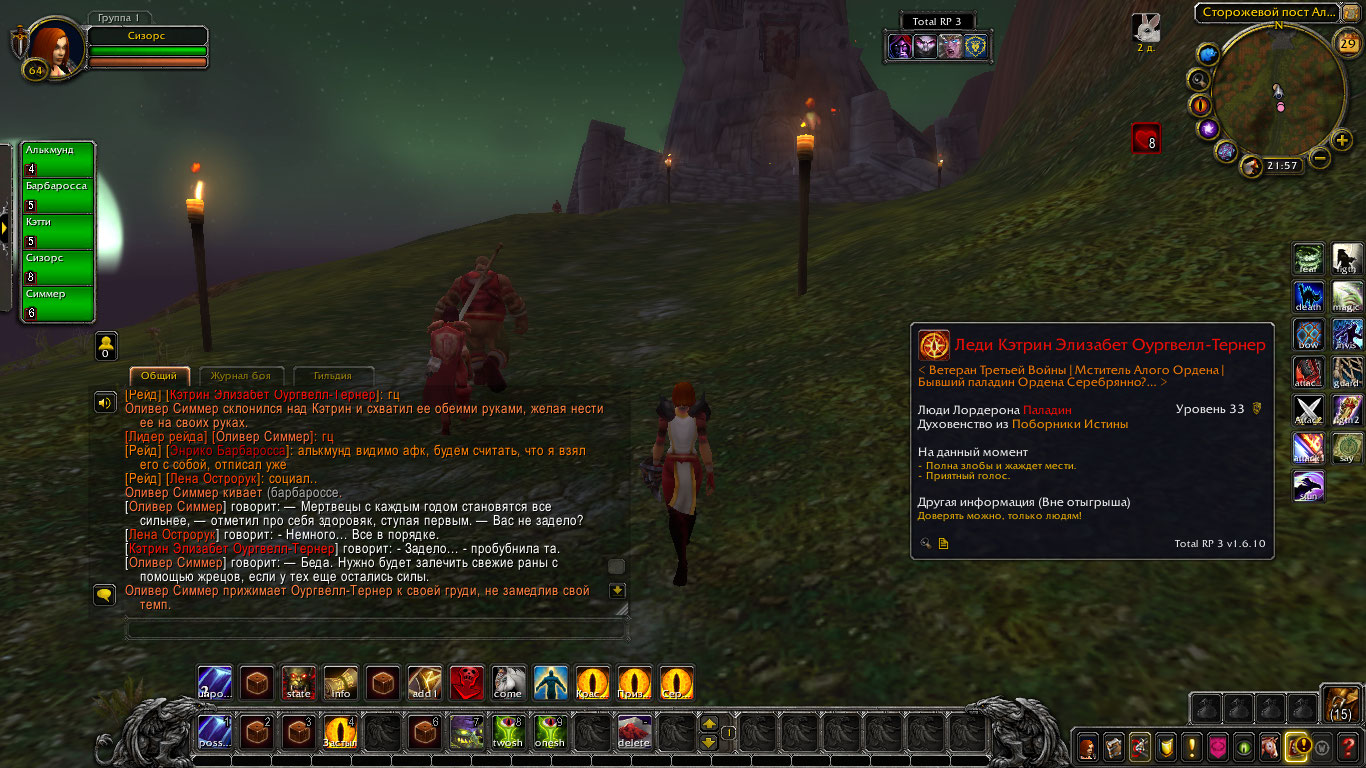Open the Гильдия chat tab
The height and width of the screenshot is (768, 1366).
point(333,376)
